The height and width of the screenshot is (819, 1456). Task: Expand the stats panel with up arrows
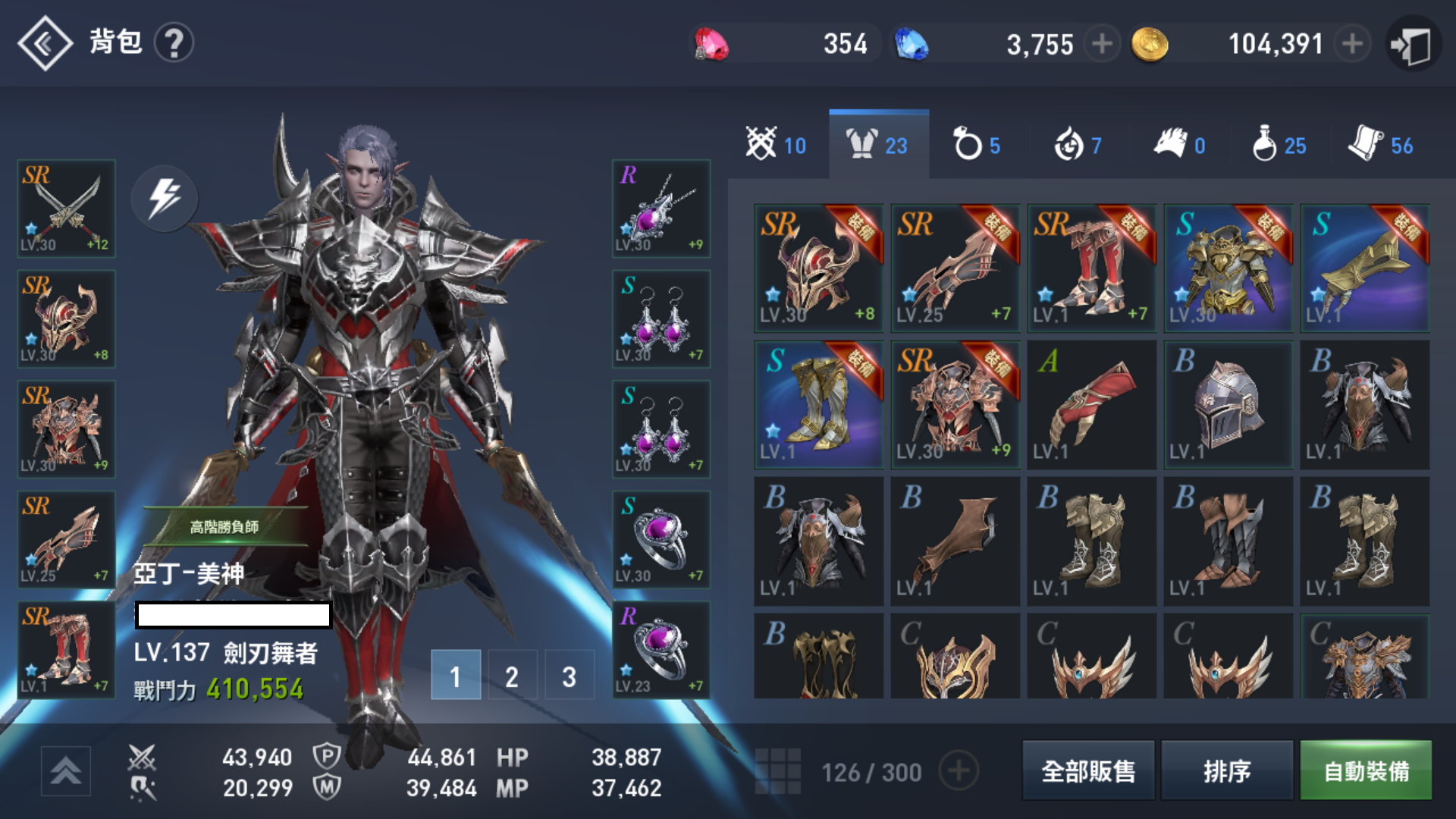(x=66, y=770)
